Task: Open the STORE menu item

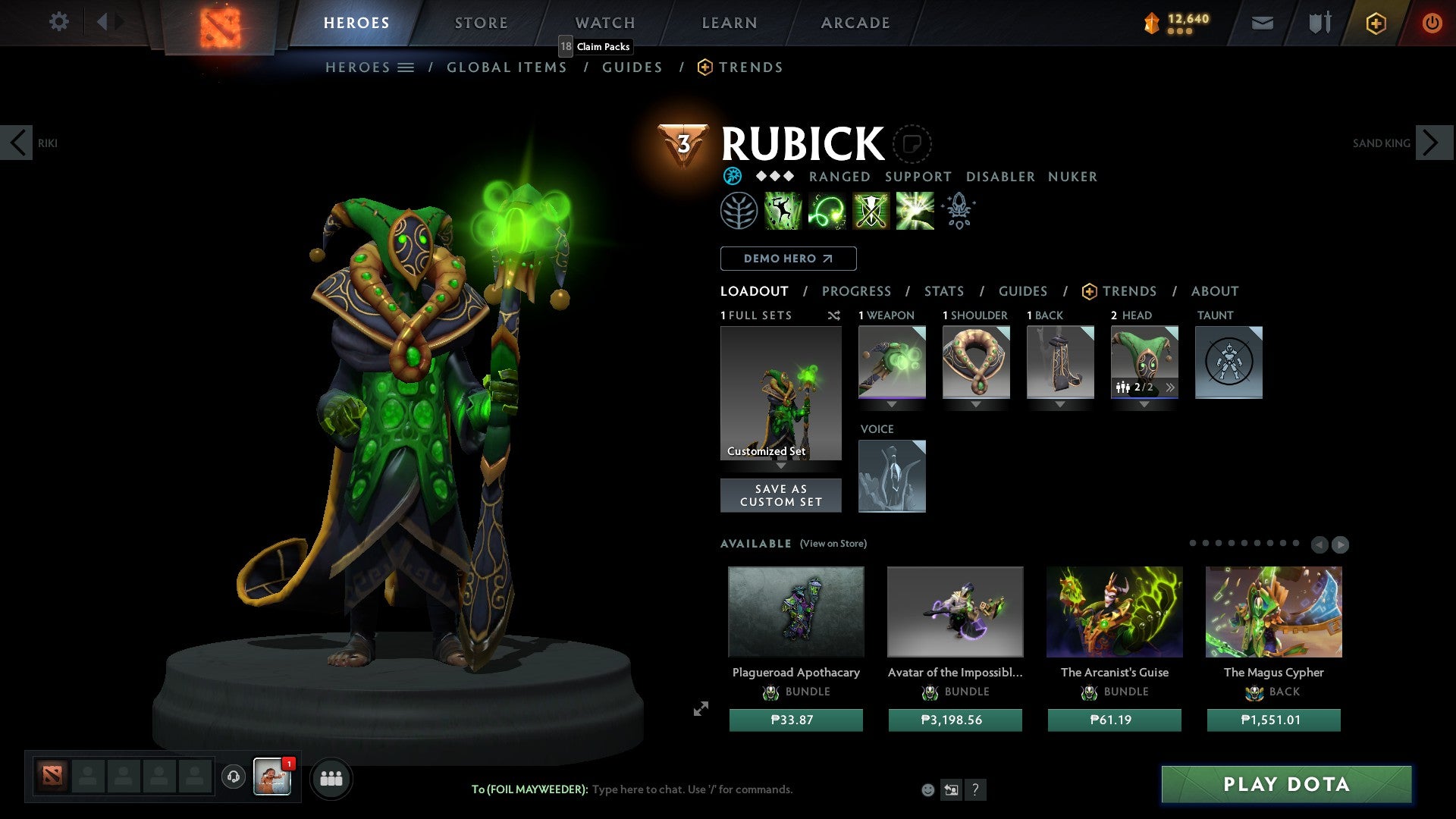Action: pyautogui.click(x=481, y=22)
